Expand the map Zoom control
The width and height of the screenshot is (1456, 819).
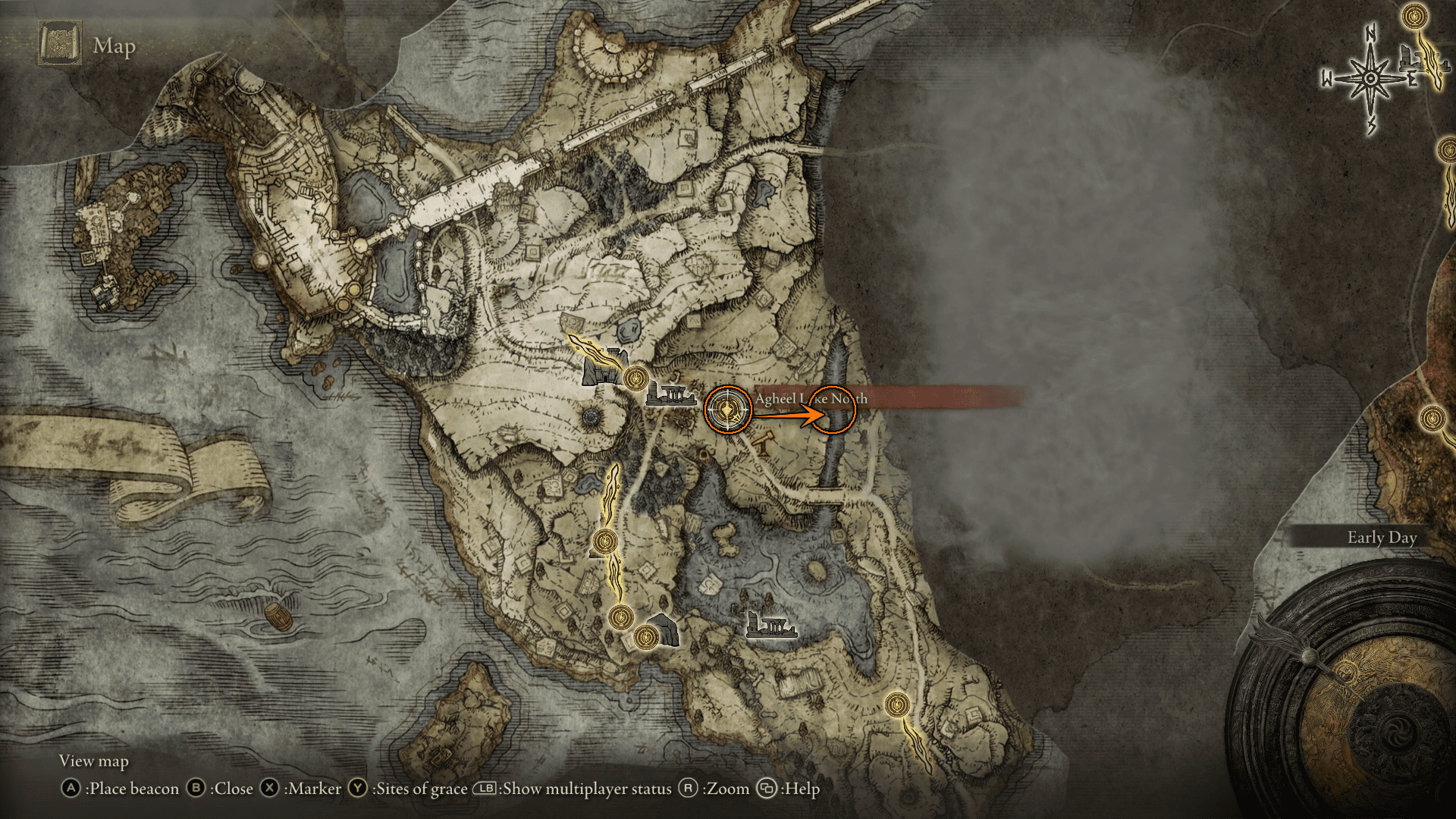coord(689,789)
